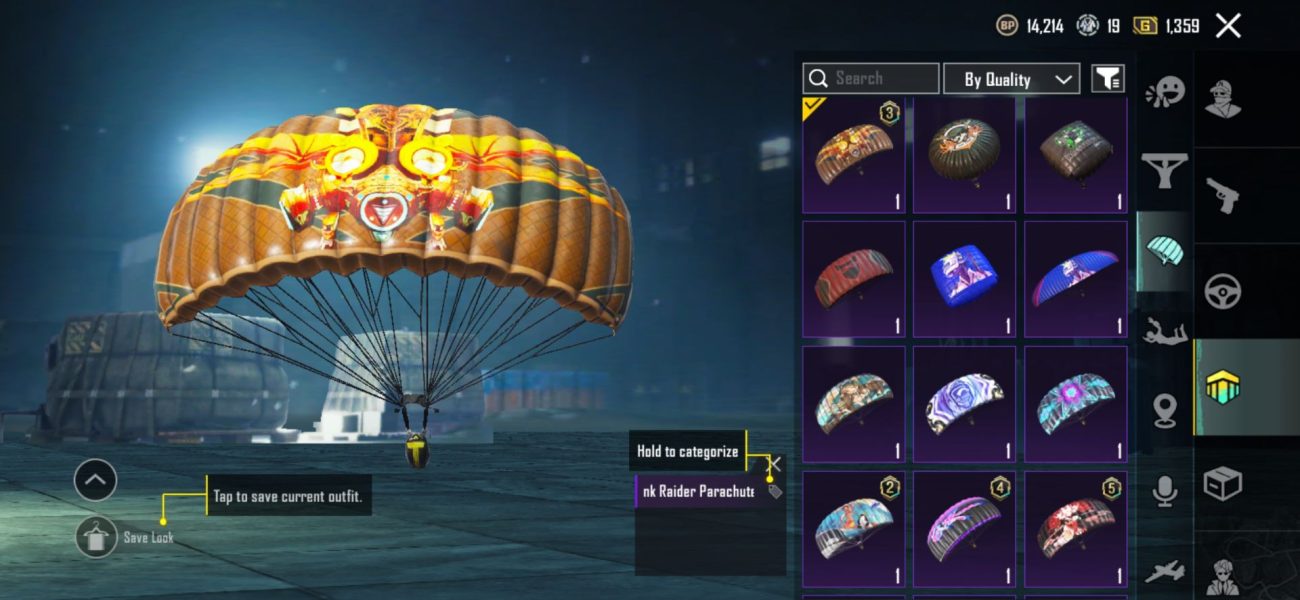Click the inventory search field

870,78
